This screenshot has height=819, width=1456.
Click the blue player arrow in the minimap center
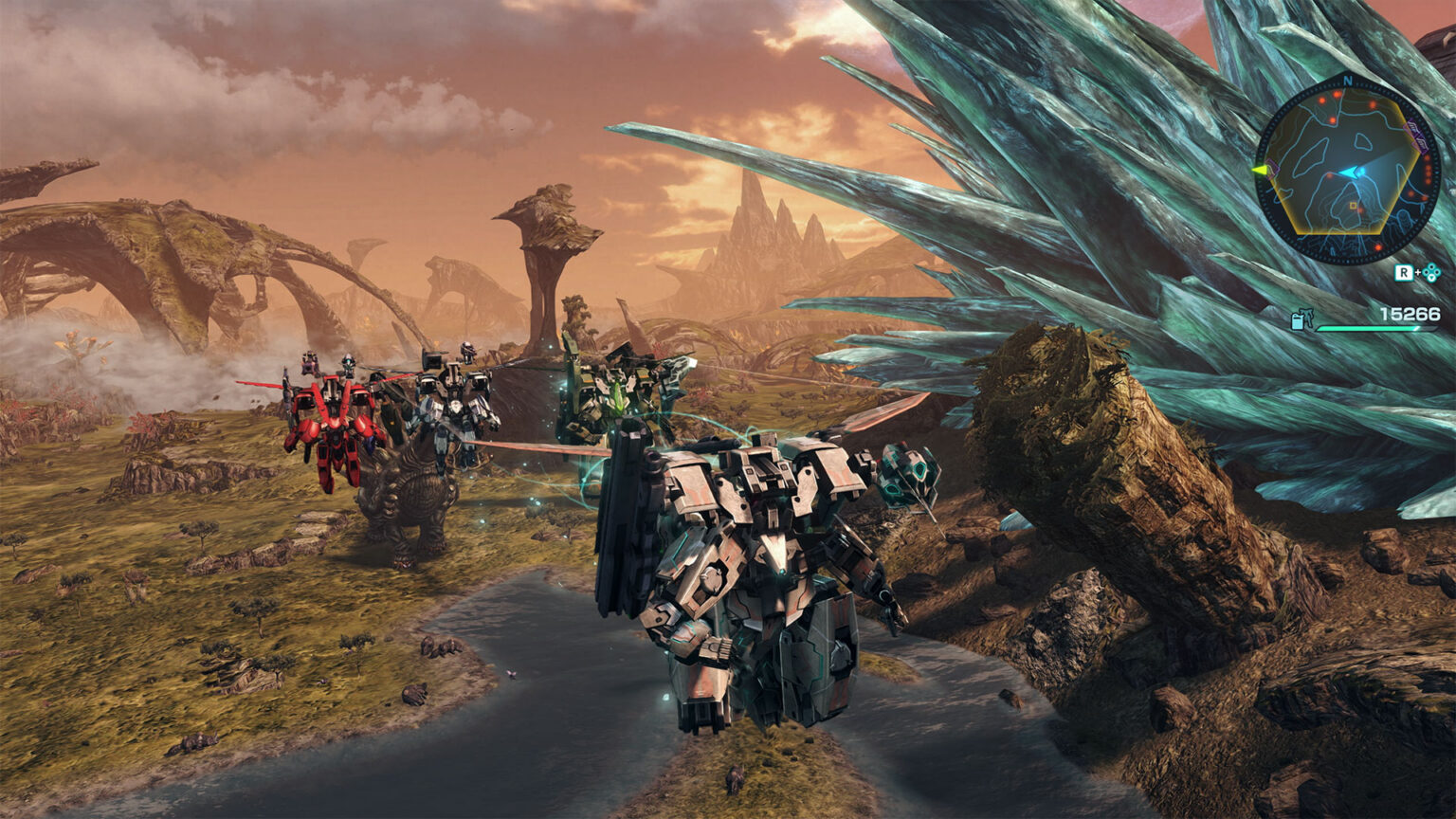coord(1350,173)
